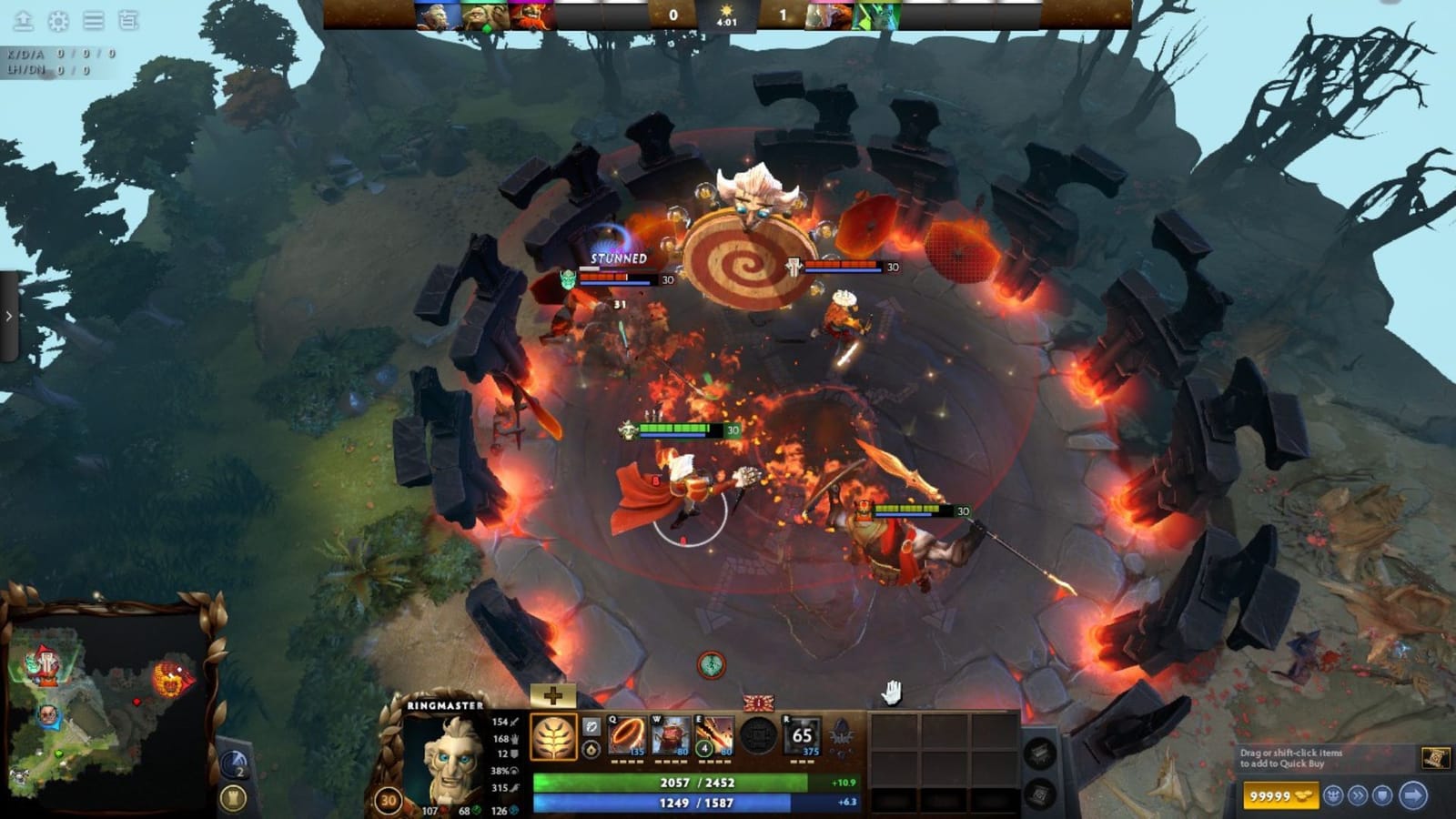
Task: Expand the left-edge sidebar chevron
Action: click(x=7, y=316)
